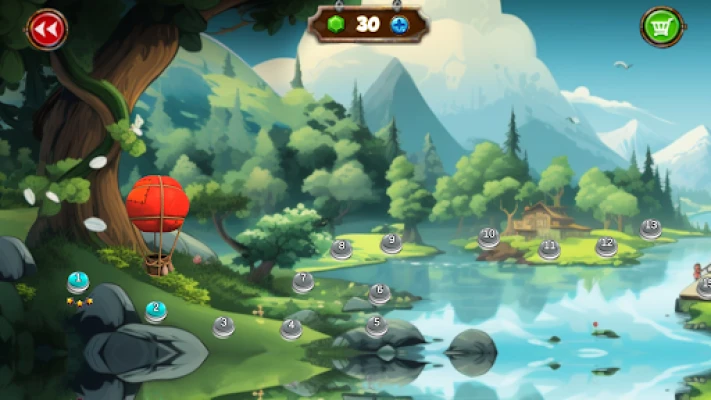Image resolution: width=711 pixels, height=400 pixels.
Task: Select level 10 on the island
Action: coord(488,238)
